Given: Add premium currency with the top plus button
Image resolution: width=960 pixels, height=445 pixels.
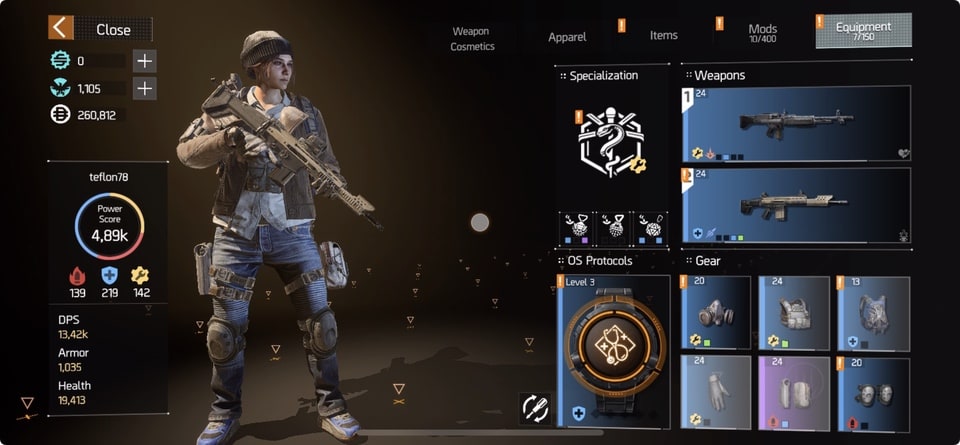Looking at the screenshot, I should (145, 60).
